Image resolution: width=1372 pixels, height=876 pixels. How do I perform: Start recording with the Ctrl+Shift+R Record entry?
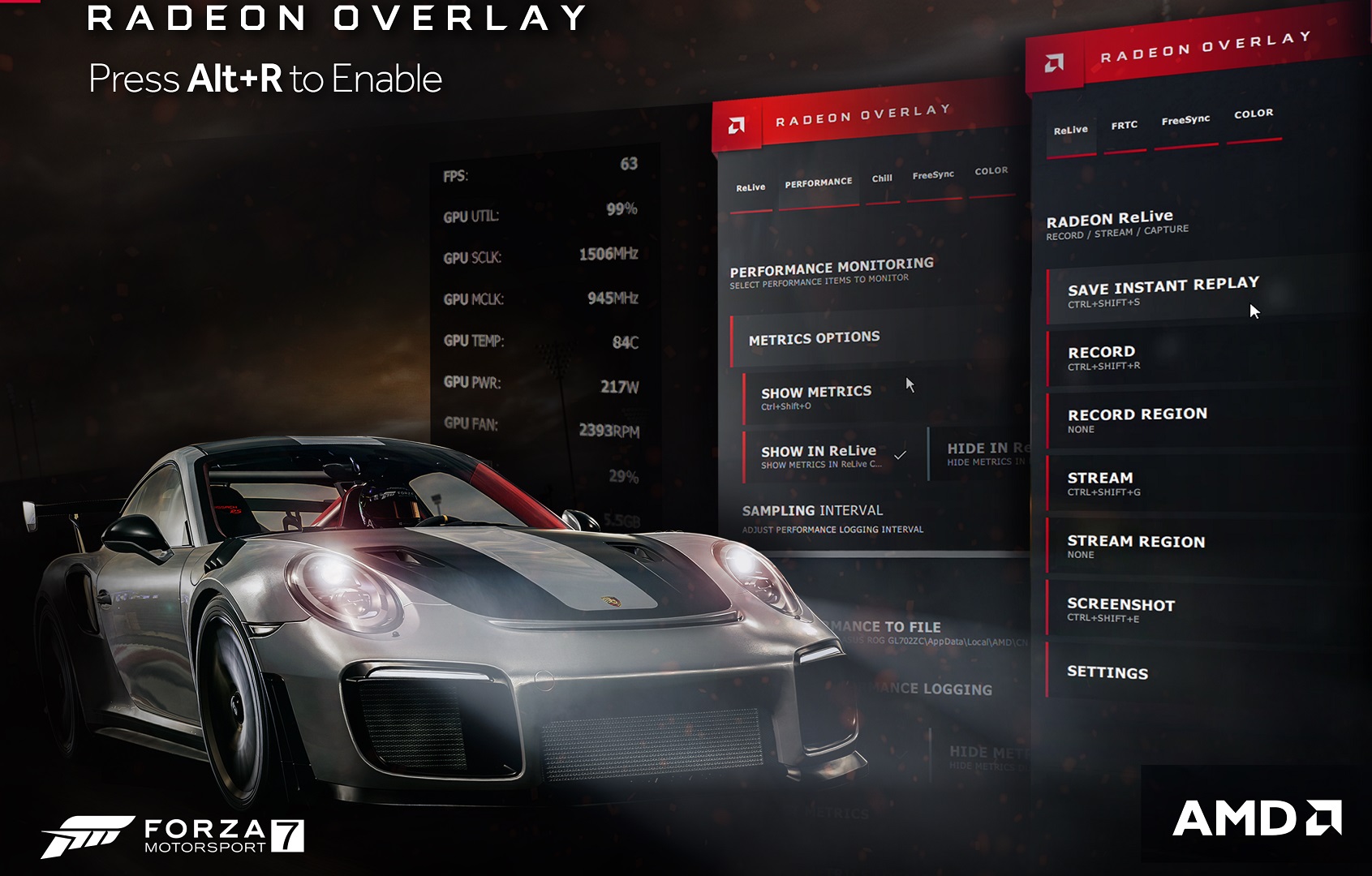click(1102, 358)
